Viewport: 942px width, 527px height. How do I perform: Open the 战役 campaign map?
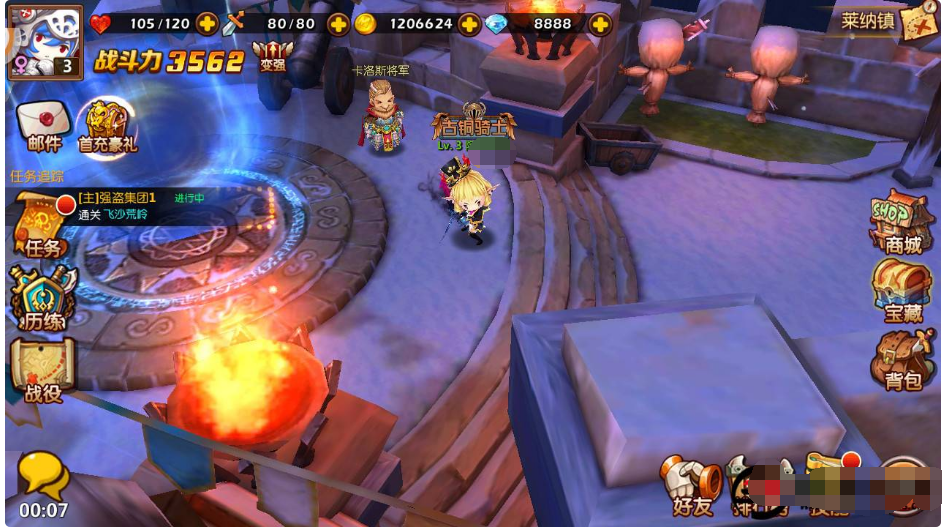click(43, 371)
